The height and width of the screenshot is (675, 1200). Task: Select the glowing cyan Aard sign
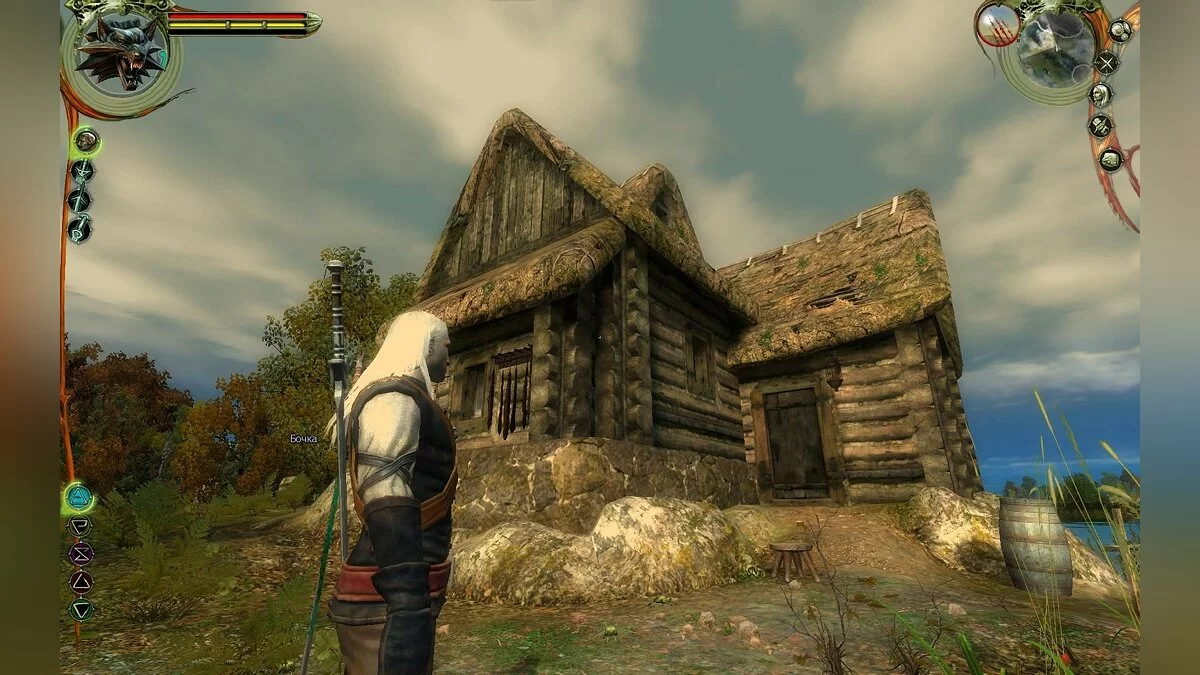78,497
